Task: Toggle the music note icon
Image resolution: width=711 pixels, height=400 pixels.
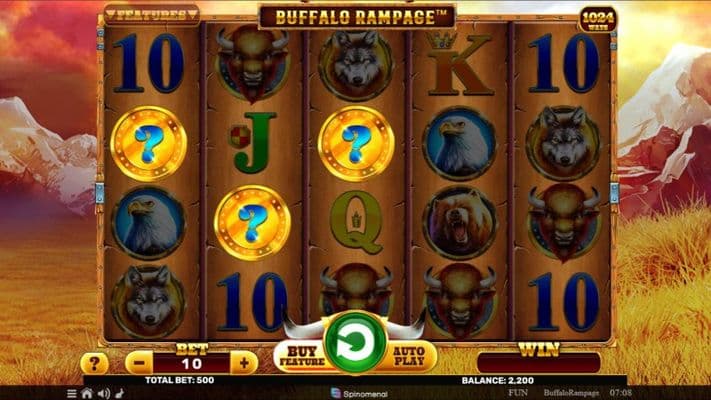Action: (x=119, y=393)
